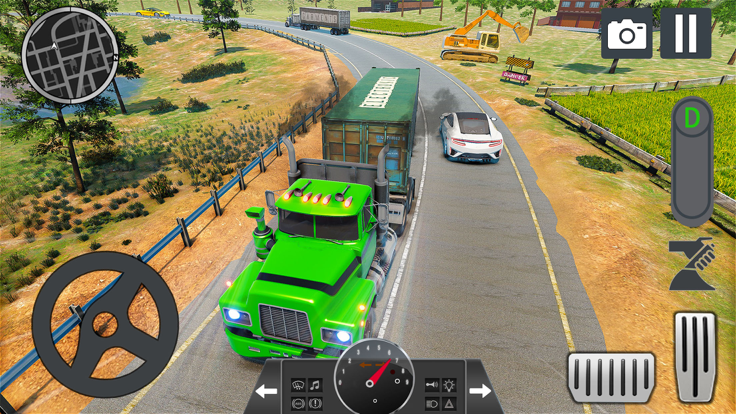
Task: Fasten the seatbelt icon
Action: (692, 264)
